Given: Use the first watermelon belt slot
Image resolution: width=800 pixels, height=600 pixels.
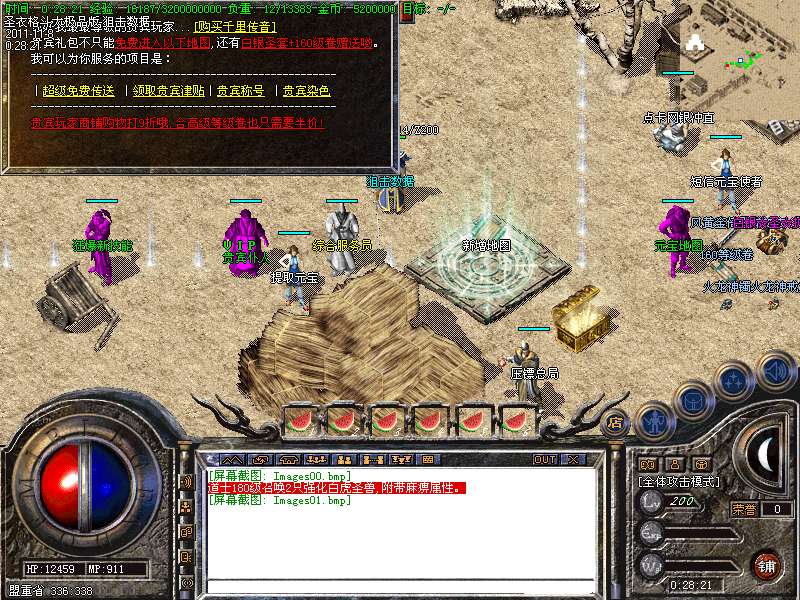Looking at the screenshot, I should [300, 420].
